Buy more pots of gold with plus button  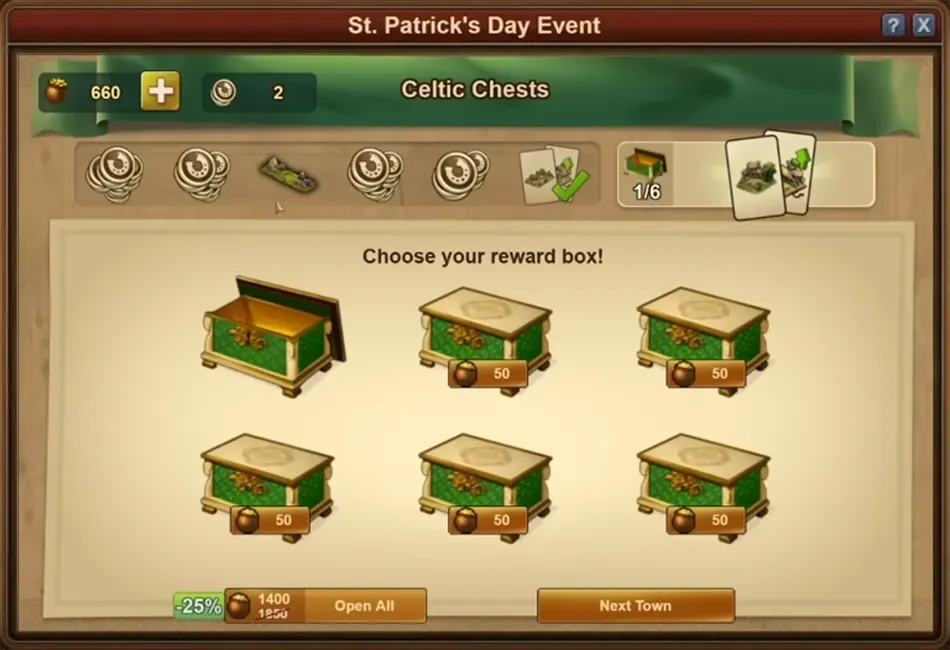coord(160,92)
